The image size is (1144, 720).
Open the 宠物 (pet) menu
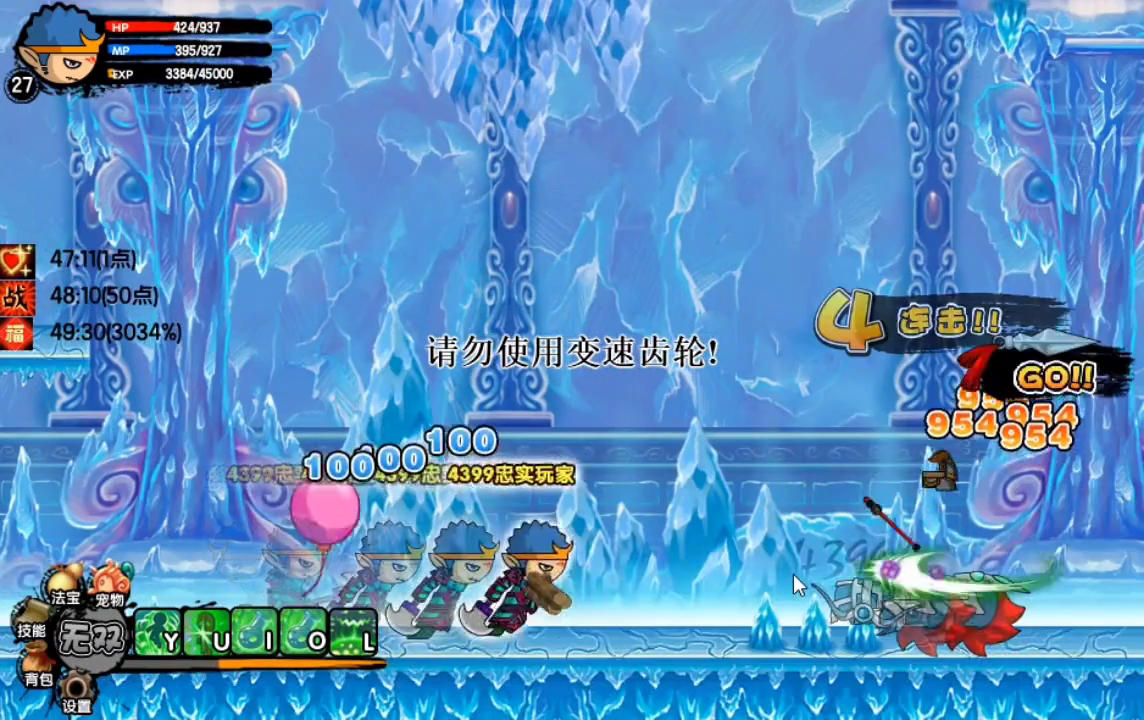tap(108, 586)
